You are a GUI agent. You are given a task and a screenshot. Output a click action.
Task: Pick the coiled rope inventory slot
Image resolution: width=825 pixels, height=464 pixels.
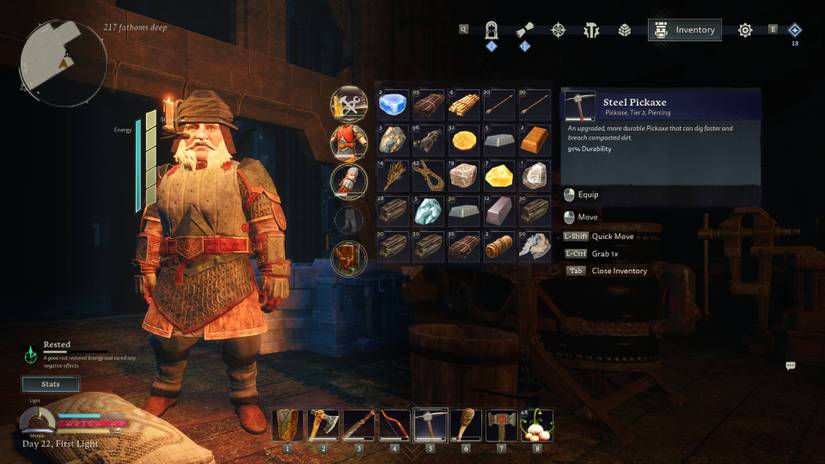429,176
